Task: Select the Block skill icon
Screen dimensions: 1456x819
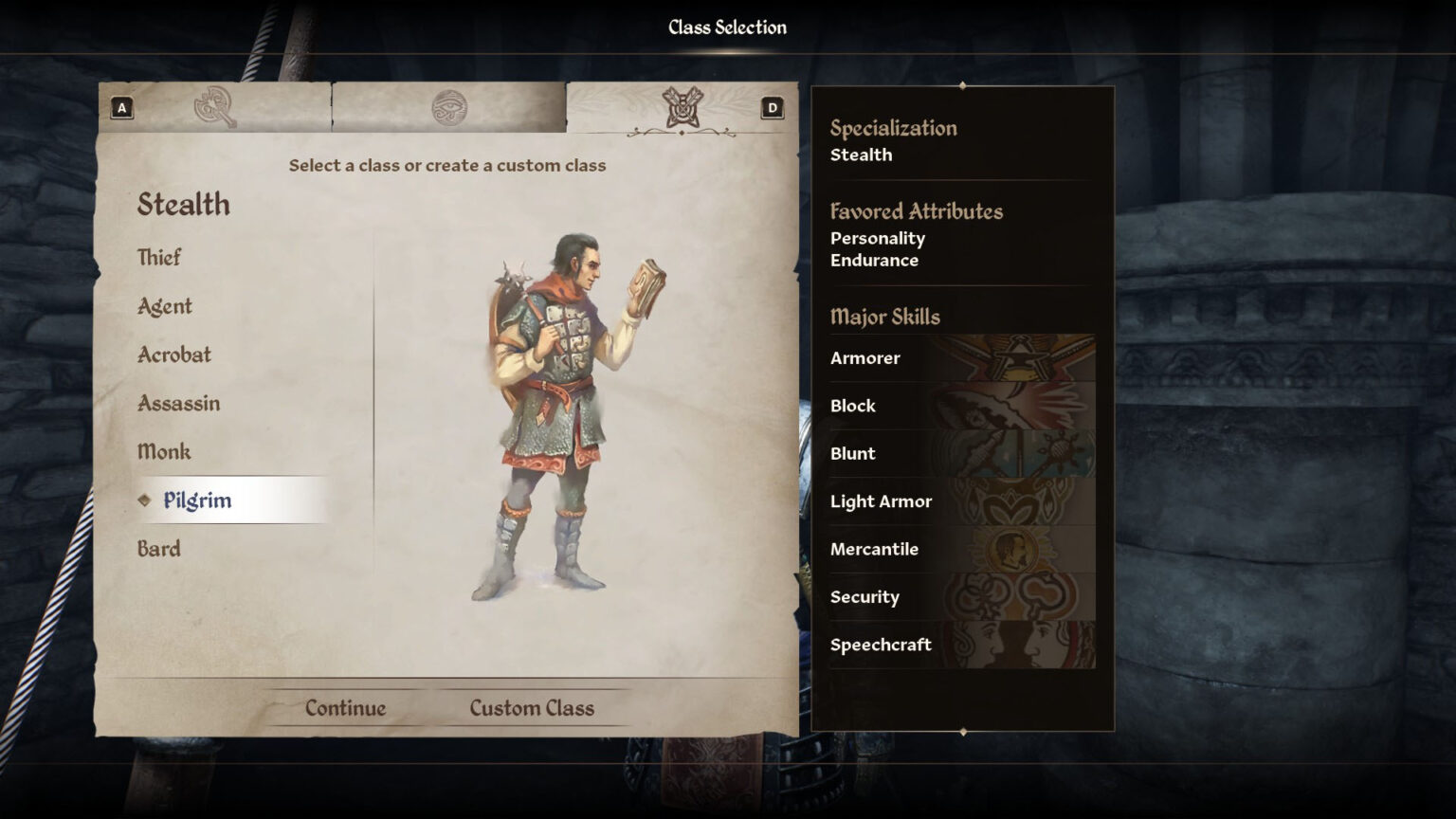Action: tap(1014, 406)
